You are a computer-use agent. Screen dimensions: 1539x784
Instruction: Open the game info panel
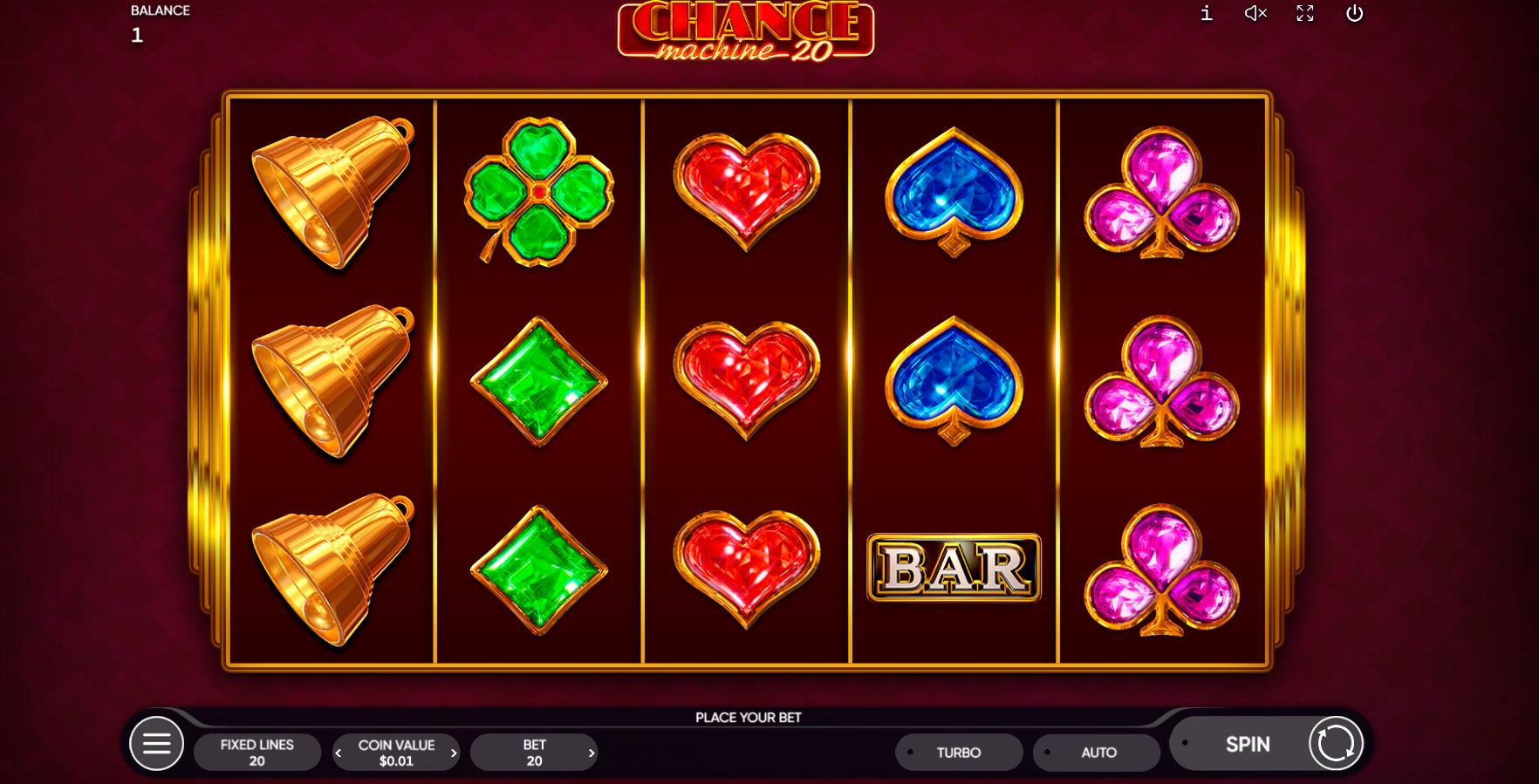pos(1207,13)
